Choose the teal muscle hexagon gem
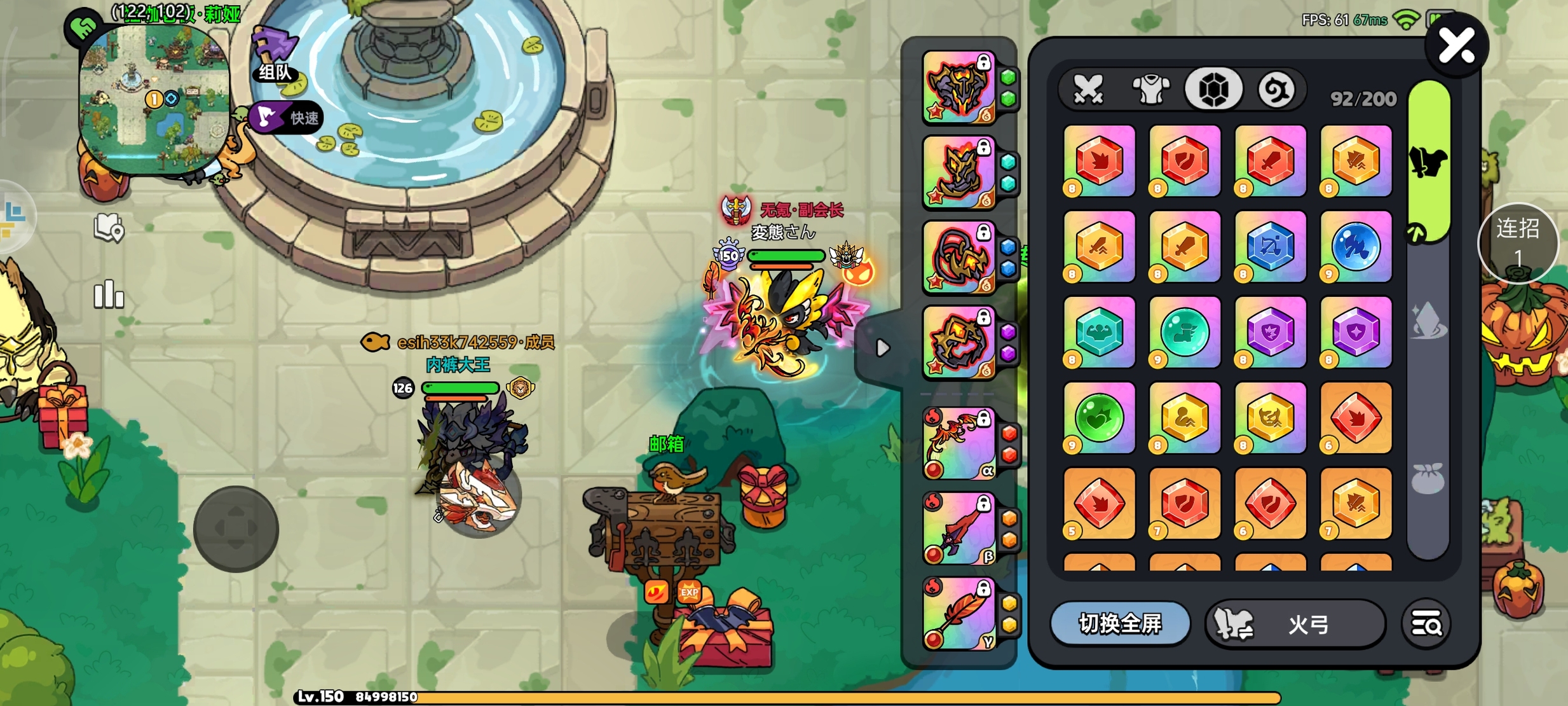Screen dimensions: 1568x706 [1099, 332]
